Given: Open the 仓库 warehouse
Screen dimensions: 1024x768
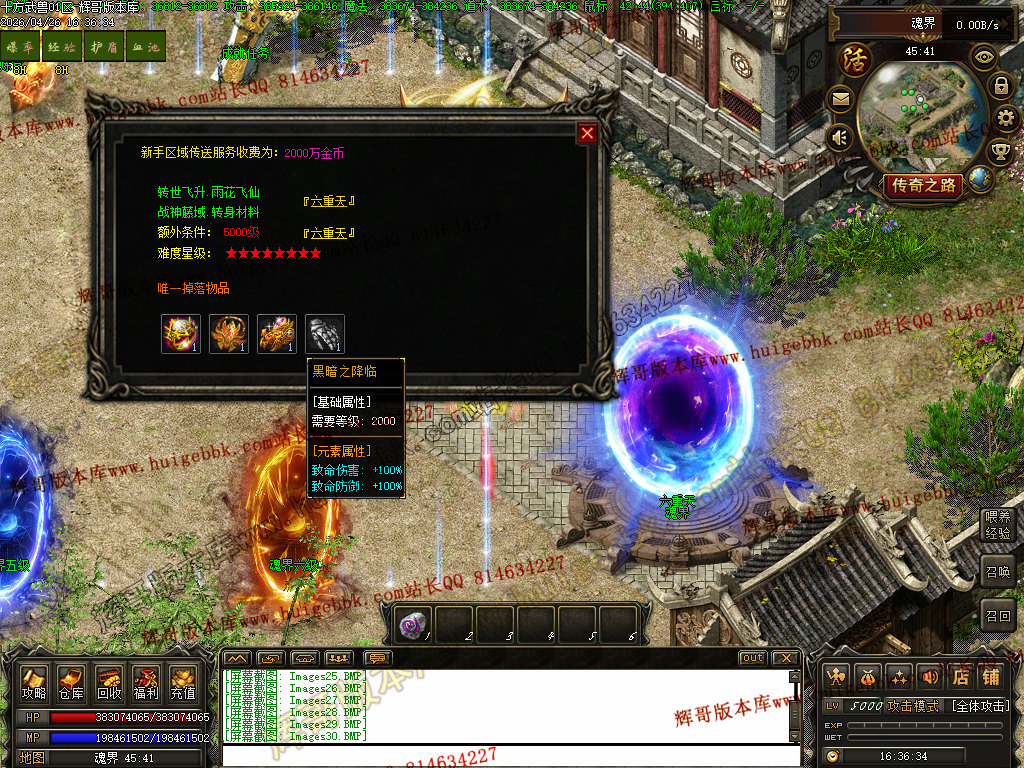Looking at the screenshot, I should click(71, 683).
